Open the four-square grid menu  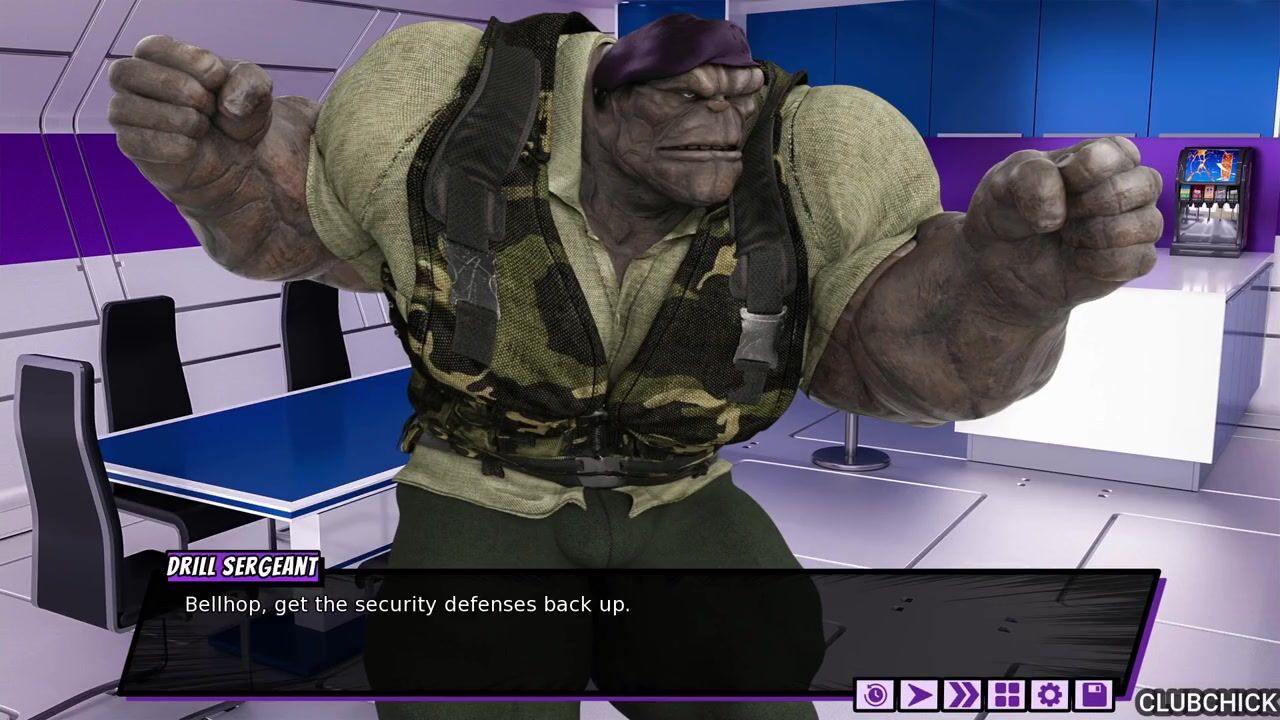pyautogui.click(x=1006, y=695)
